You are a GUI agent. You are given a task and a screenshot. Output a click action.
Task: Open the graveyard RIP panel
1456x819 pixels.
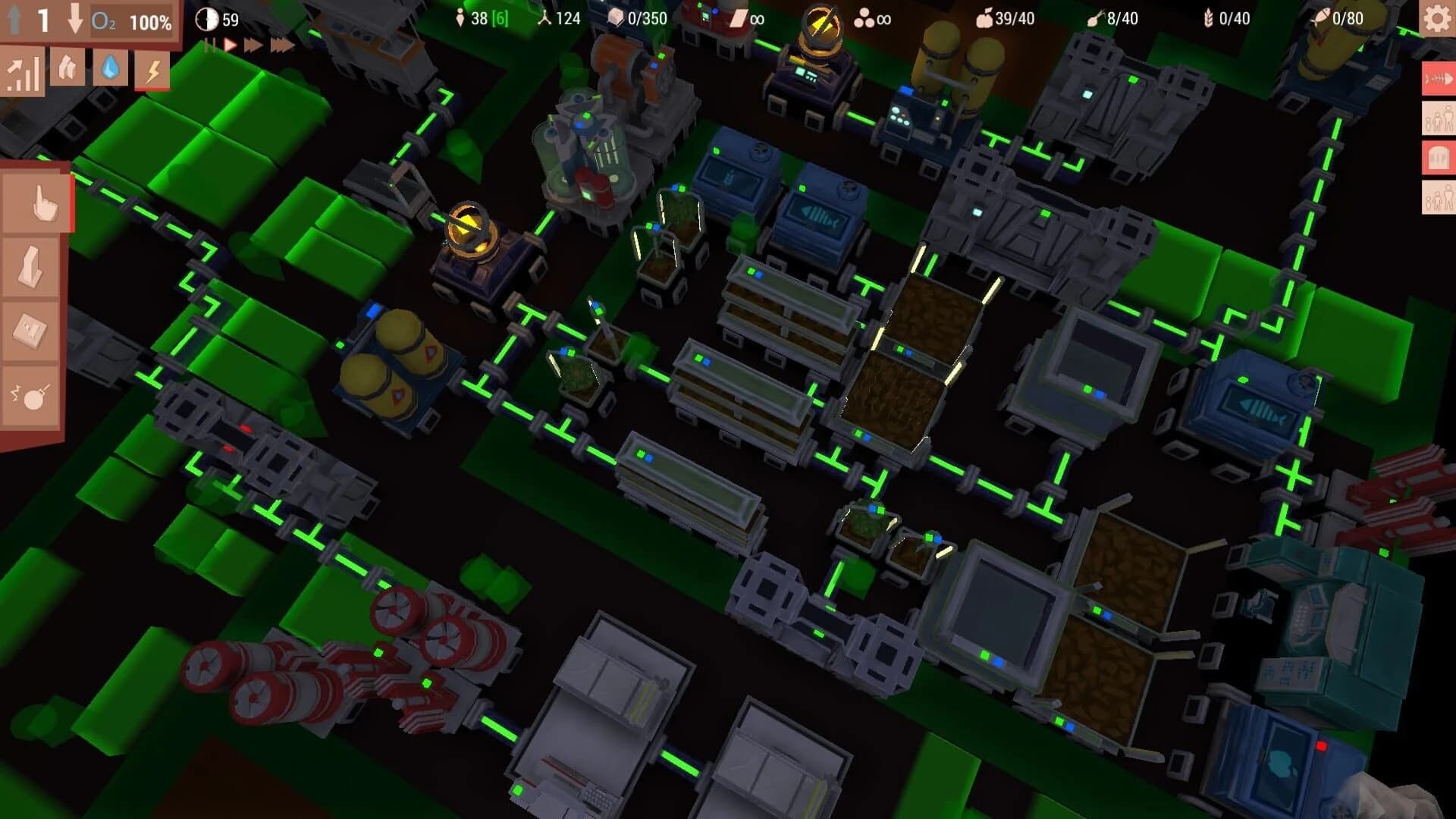1439,155
